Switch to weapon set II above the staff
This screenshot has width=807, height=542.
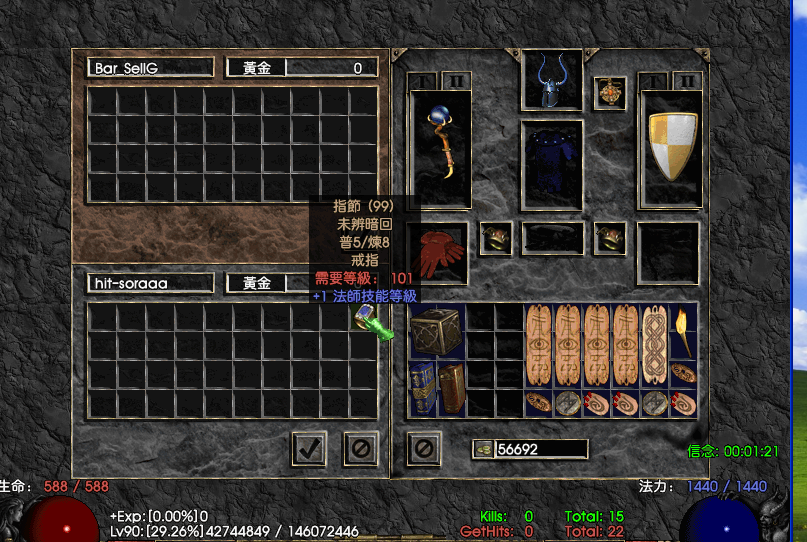[455, 80]
